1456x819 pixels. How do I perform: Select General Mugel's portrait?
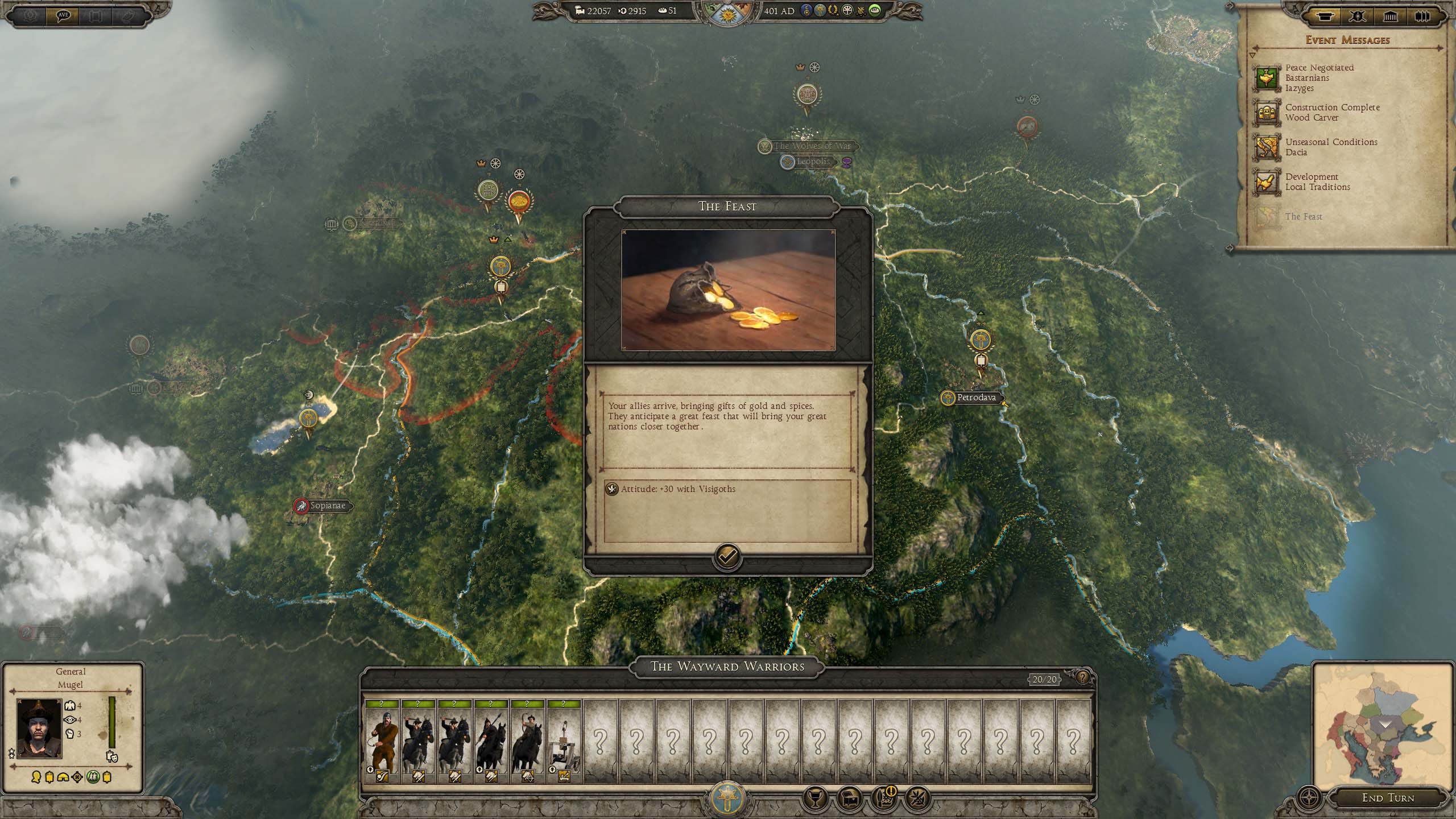point(39,729)
